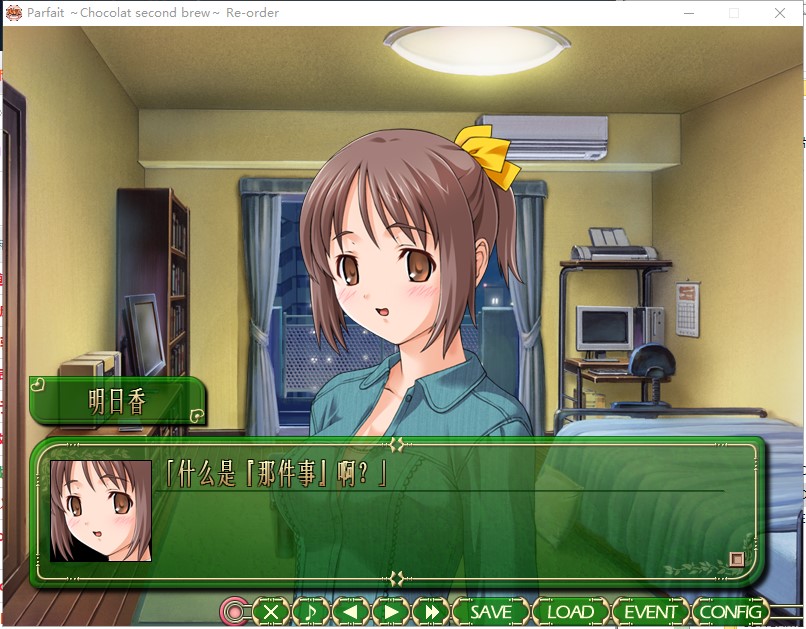
Task: Open the CONFIG settings
Action: (730, 611)
